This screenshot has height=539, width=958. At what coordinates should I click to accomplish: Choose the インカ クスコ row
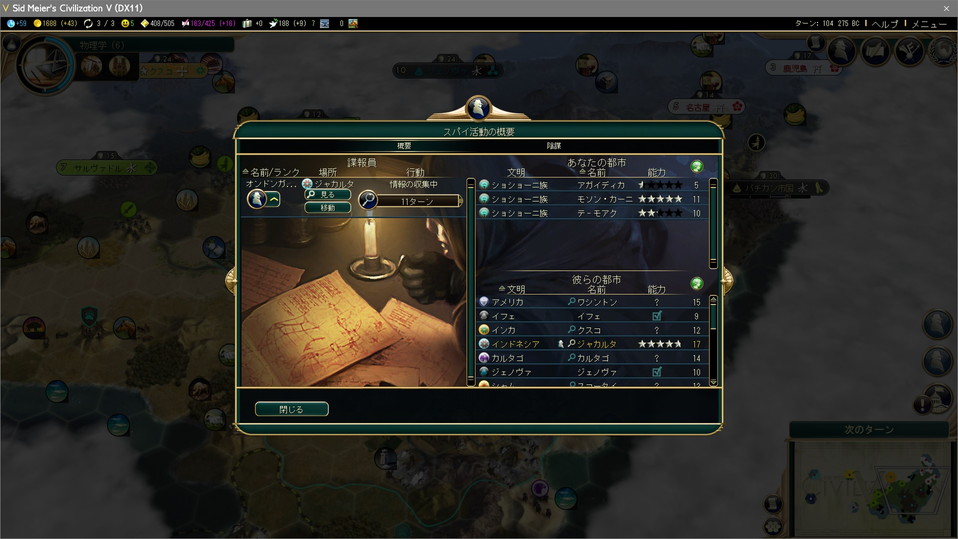coord(594,330)
